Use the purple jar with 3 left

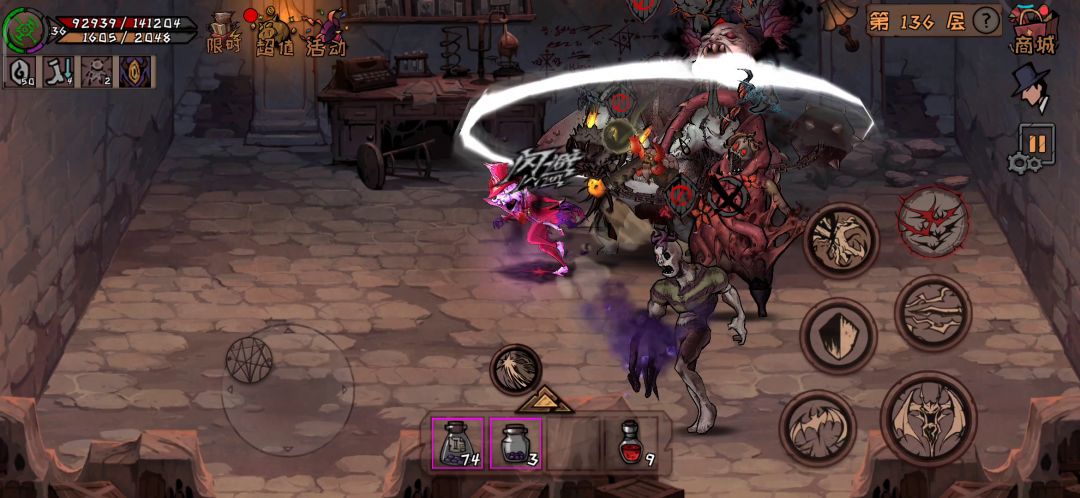[516, 441]
